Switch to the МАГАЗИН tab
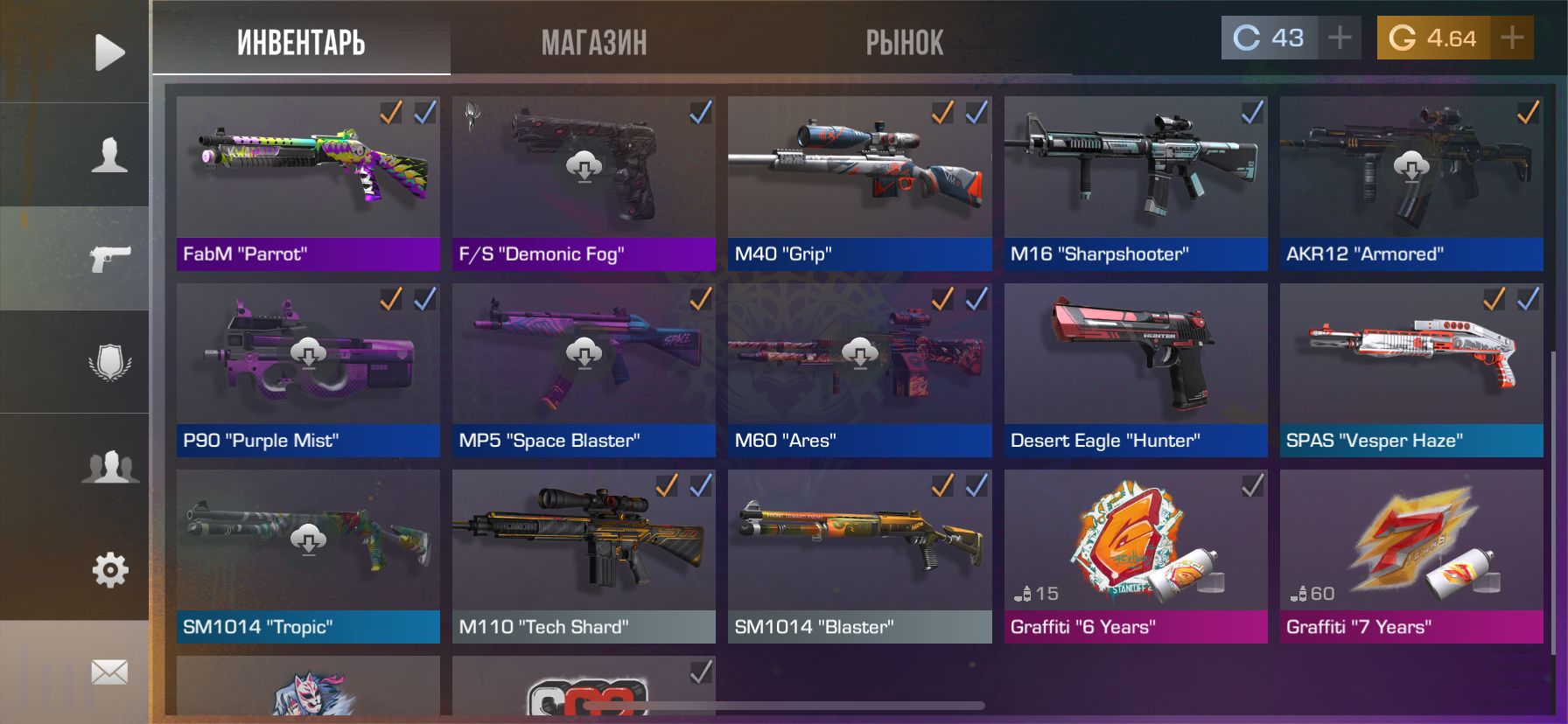The image size is (1568, 724). coord(593,42)
